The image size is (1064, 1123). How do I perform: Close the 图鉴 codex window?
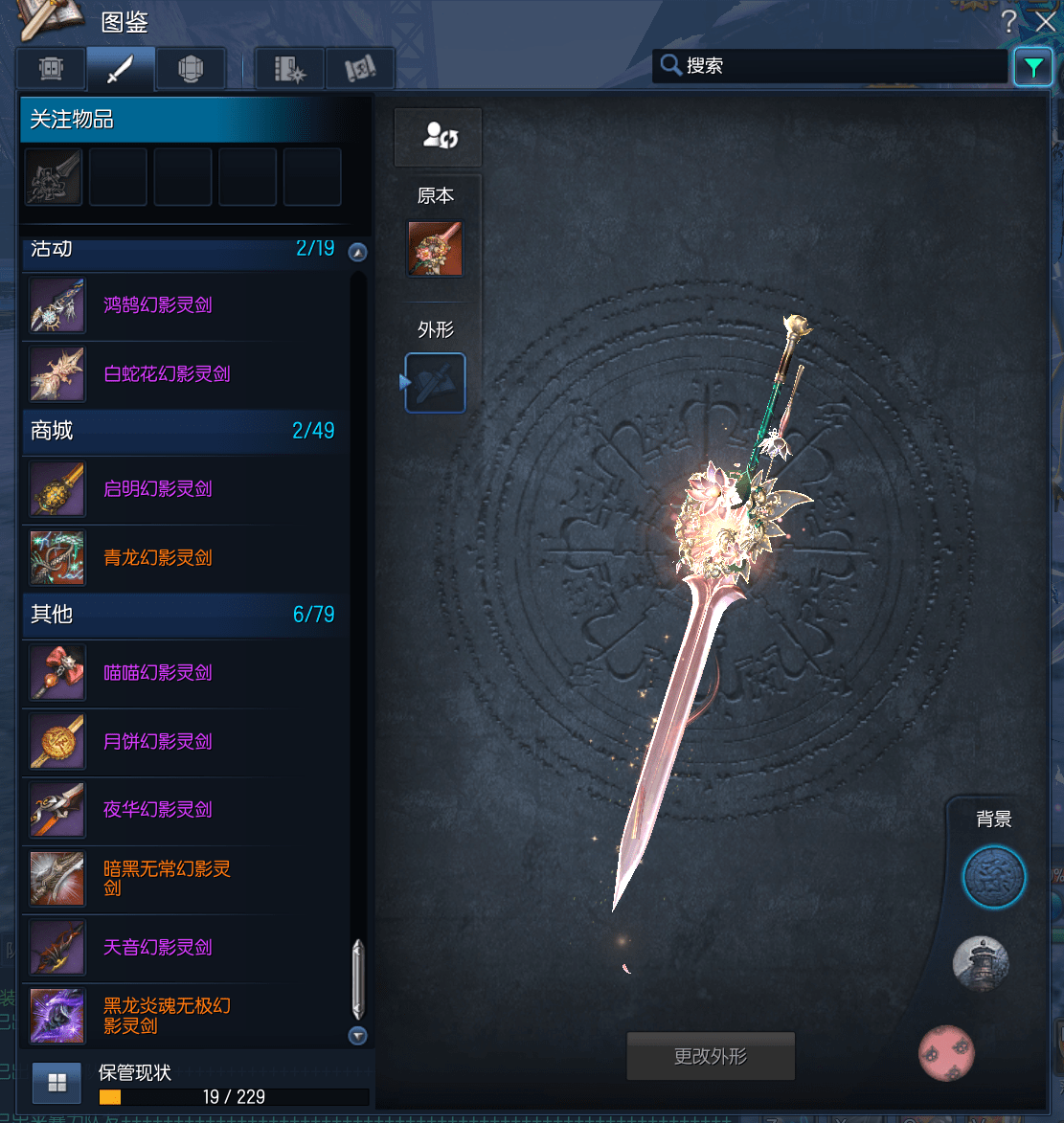point(1045,21)
